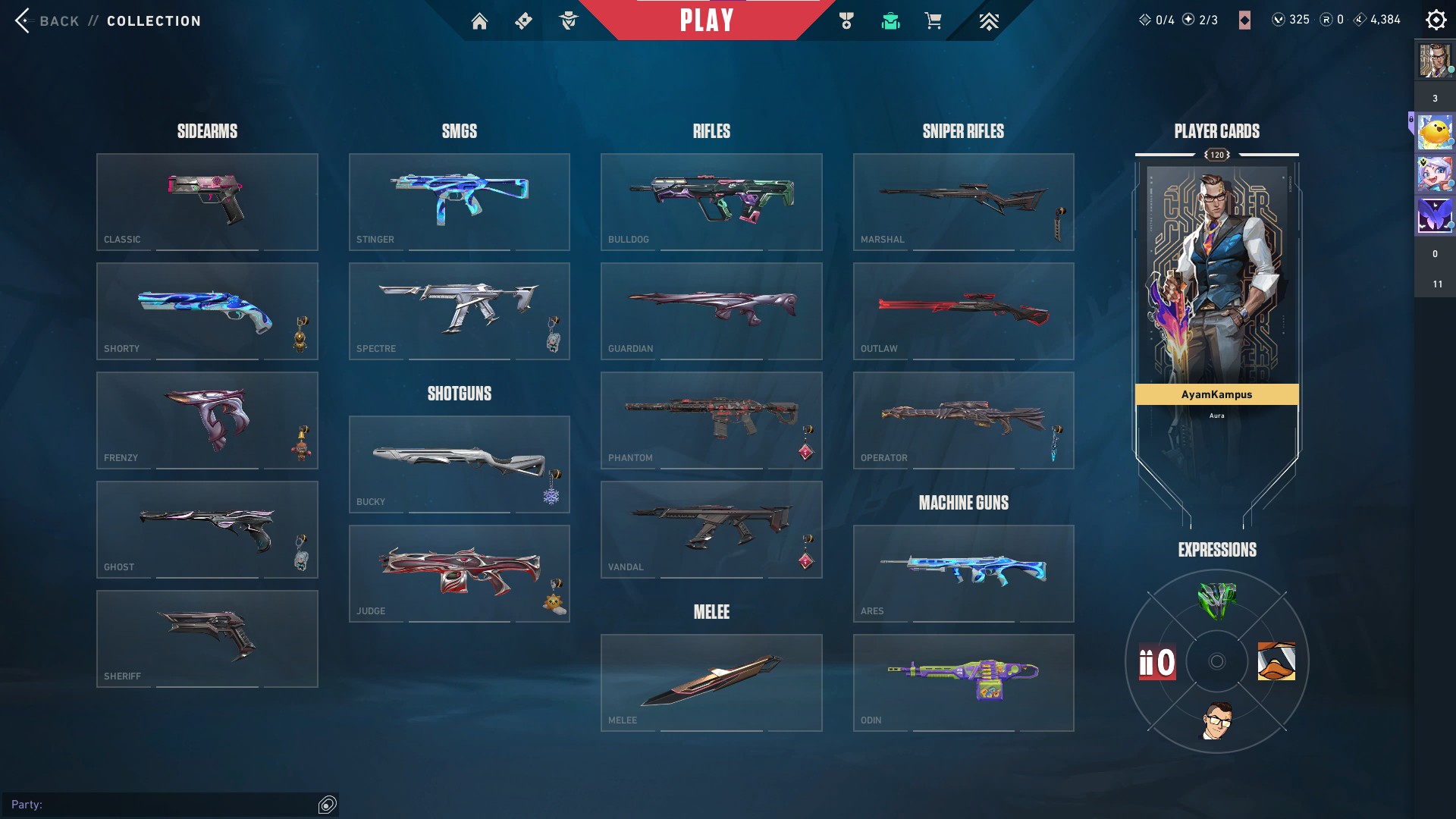Open the Battlepass ticket icon
Viewport: 1456px width, 819px height.
tap(522, 20)
